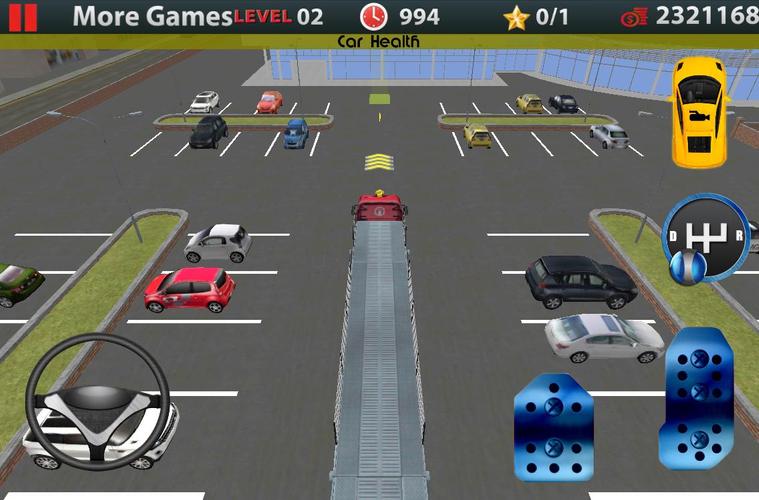
Task: Hit the wide blue brake pedal
Action: (553, 424)
